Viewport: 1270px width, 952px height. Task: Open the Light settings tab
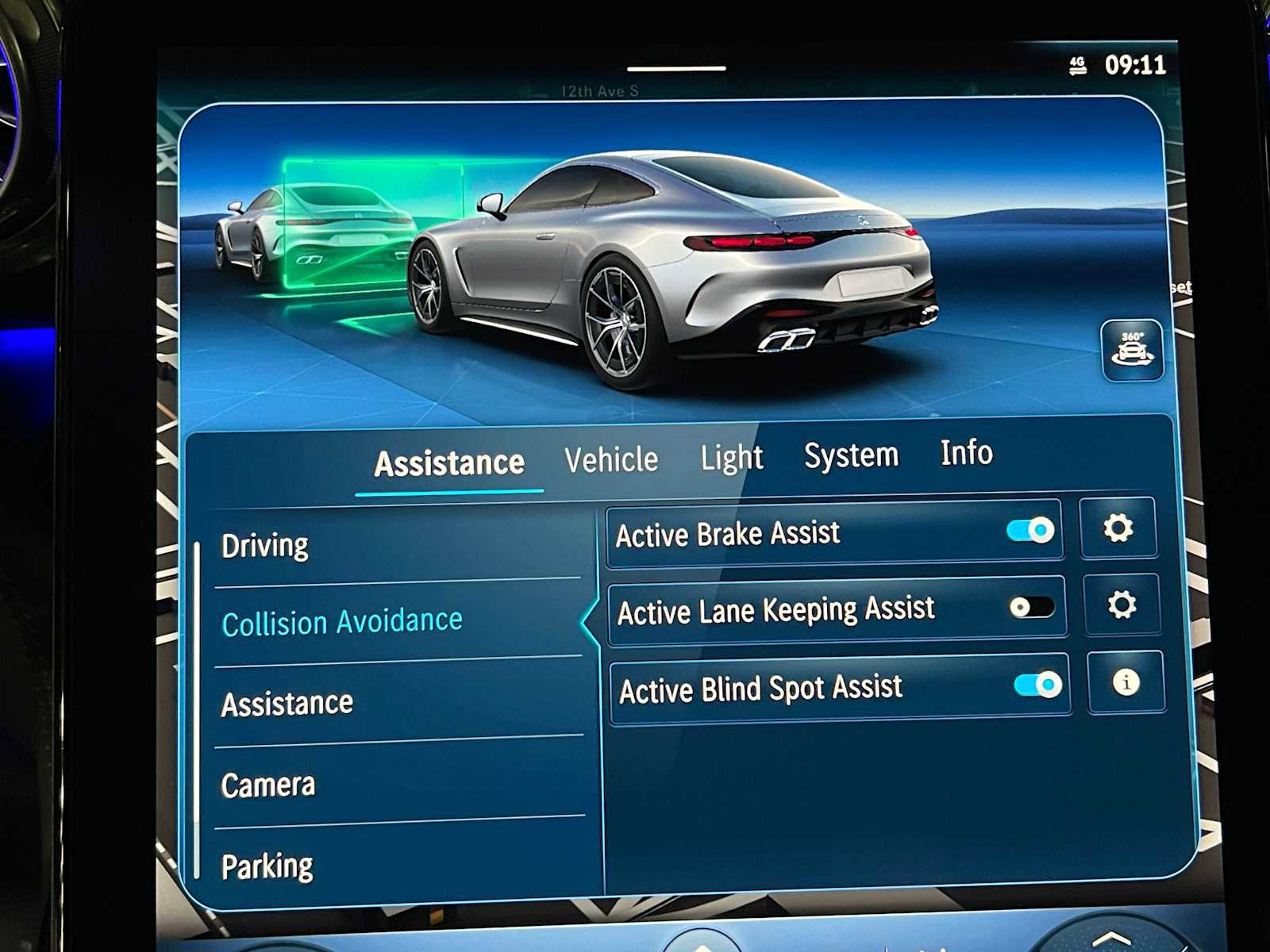(732, 457)
